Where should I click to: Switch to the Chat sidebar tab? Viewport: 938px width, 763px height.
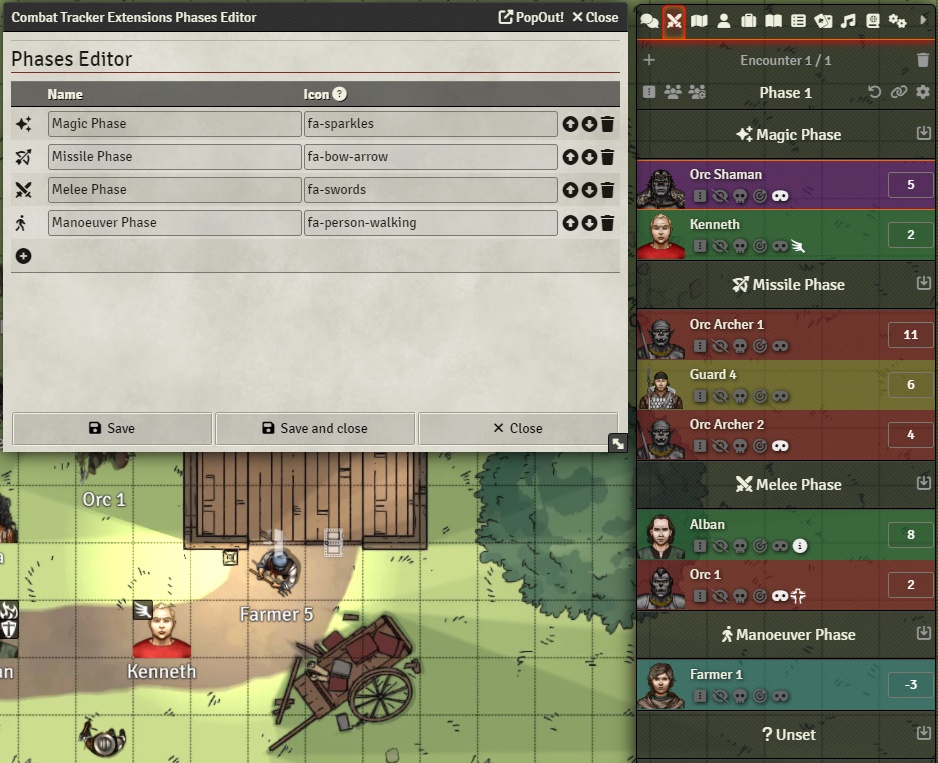[x=649, y=20]
